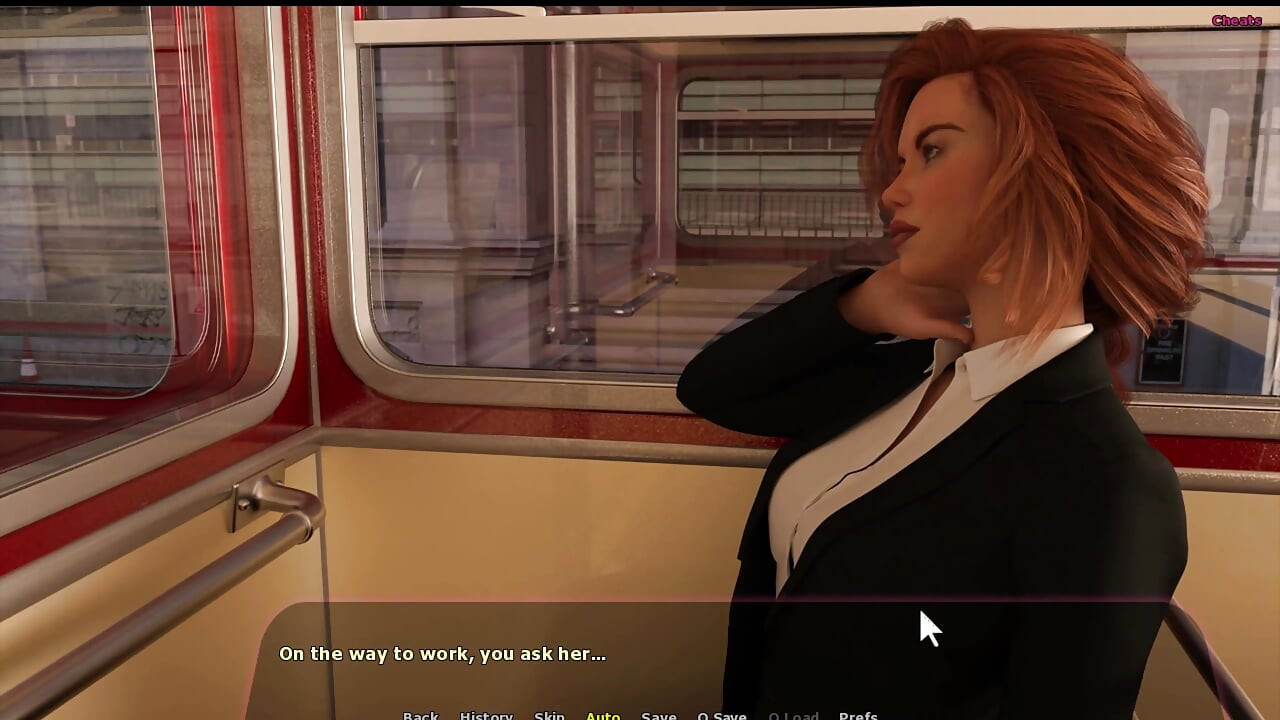Activate Skip mode

click(x=549, y=715)
